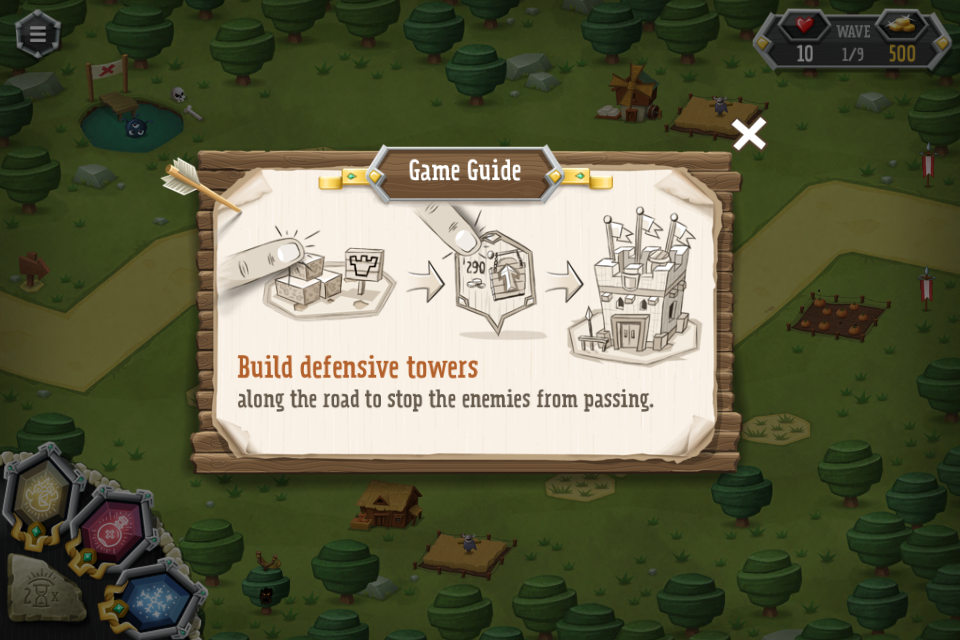The width and height of the screenshot is (960, 640).
Task: Use the red potion bomb ability
Action: pyautogui.click(x=110, y=533)
